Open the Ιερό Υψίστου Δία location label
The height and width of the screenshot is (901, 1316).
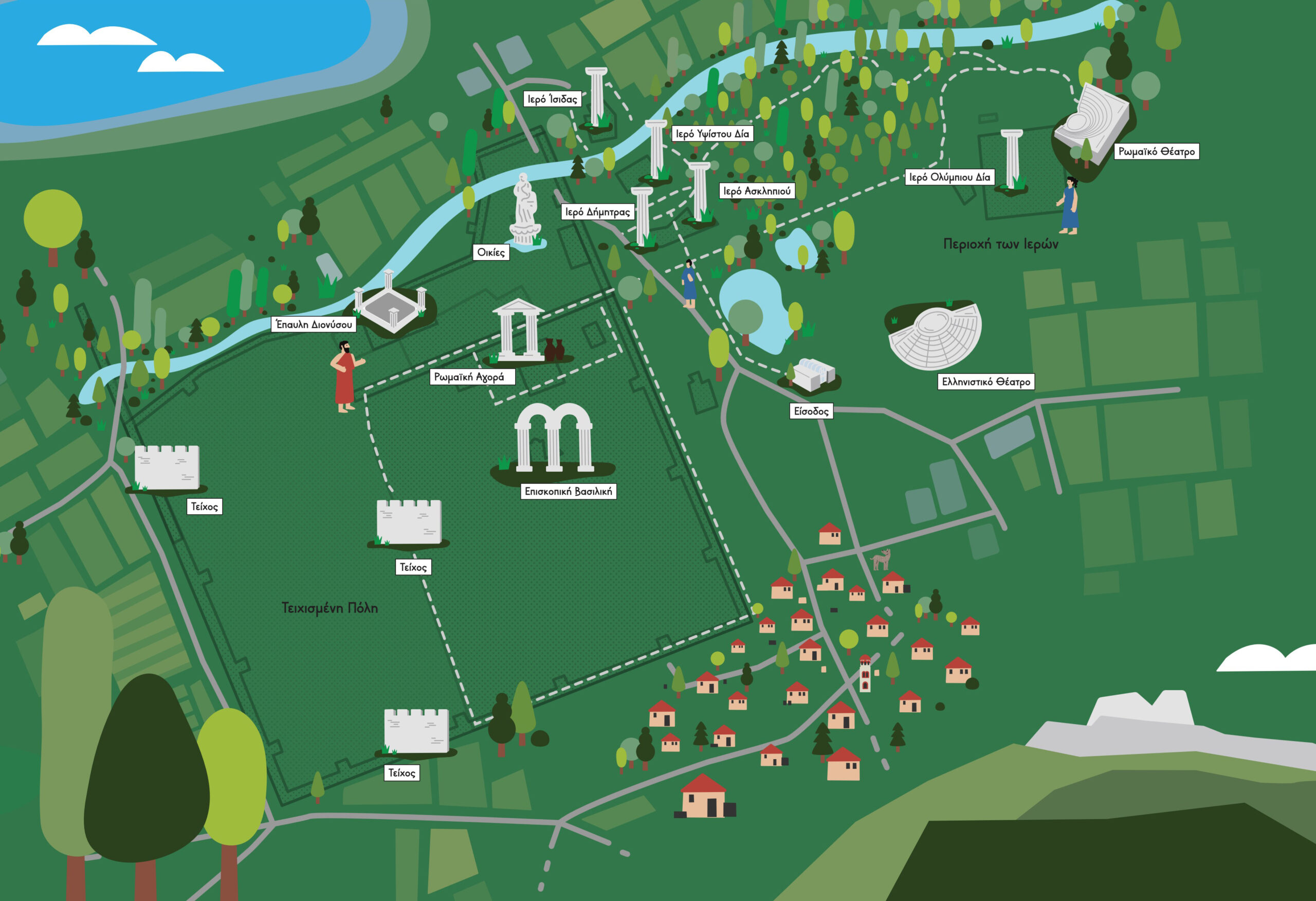(712, 134)
